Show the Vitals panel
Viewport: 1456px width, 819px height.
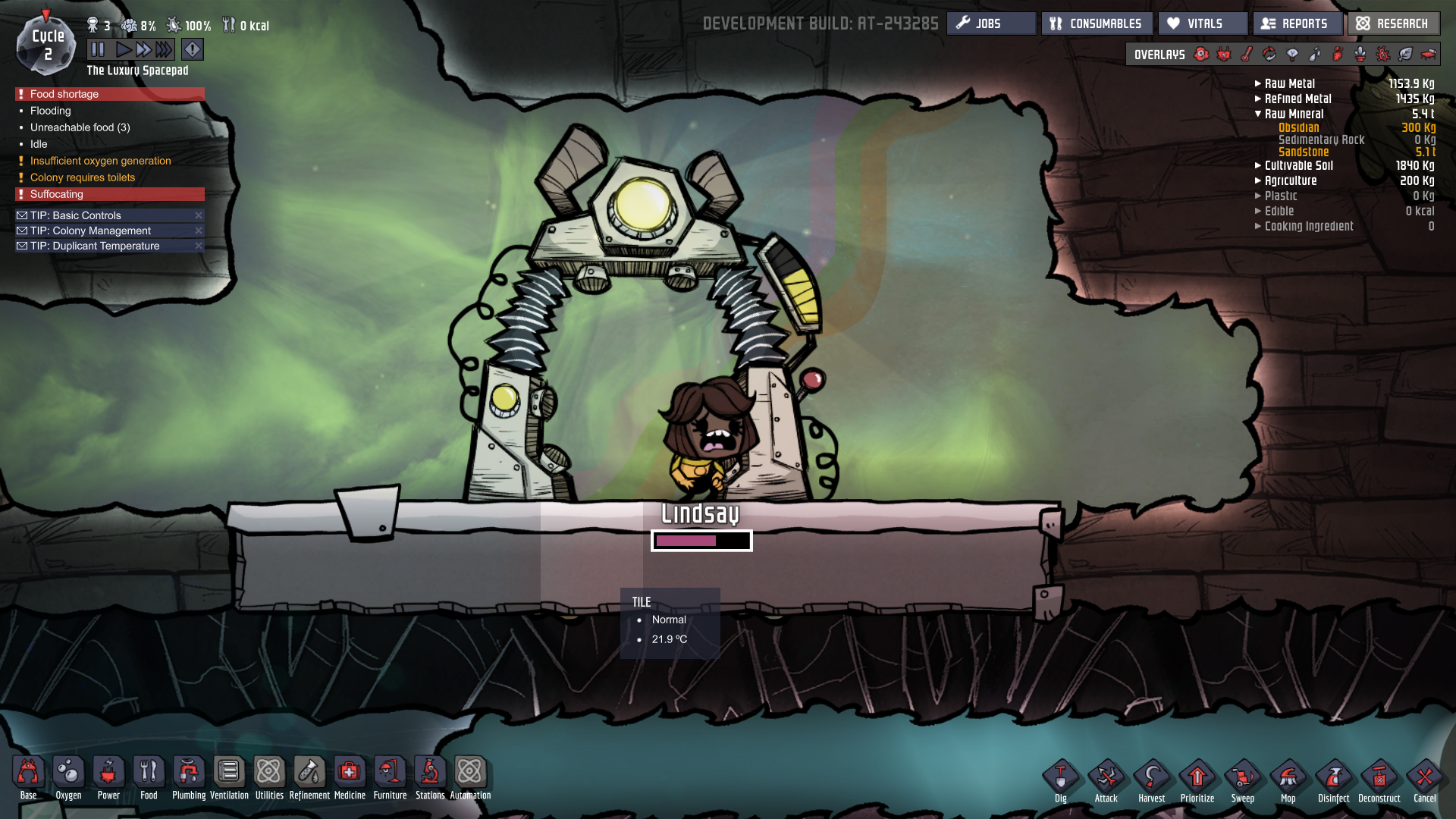point(1203,24)
